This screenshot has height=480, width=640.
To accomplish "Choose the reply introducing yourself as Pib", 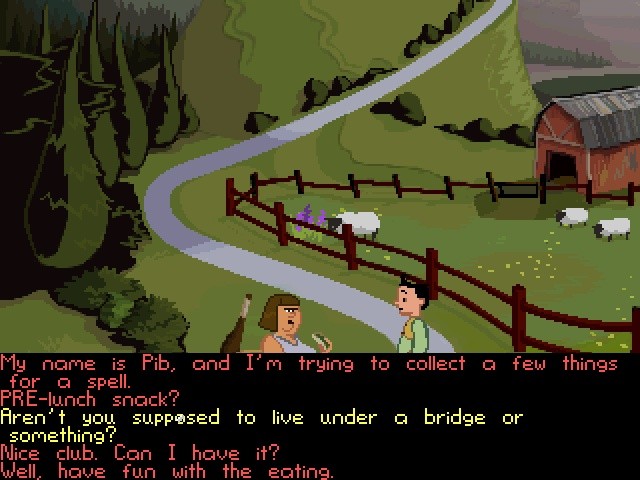I will tap(300, 364).
